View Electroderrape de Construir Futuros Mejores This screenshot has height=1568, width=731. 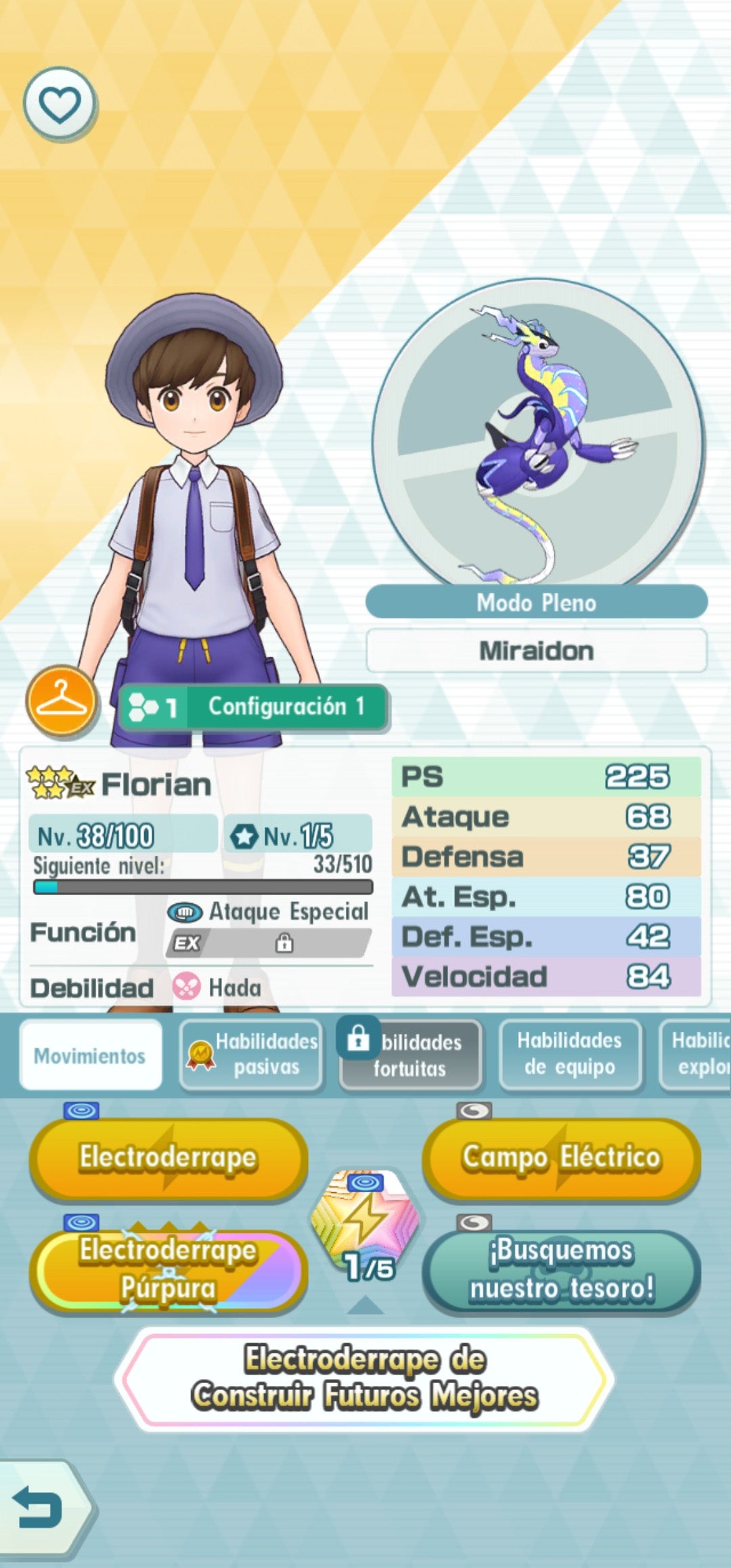[x=365, y=1378]
